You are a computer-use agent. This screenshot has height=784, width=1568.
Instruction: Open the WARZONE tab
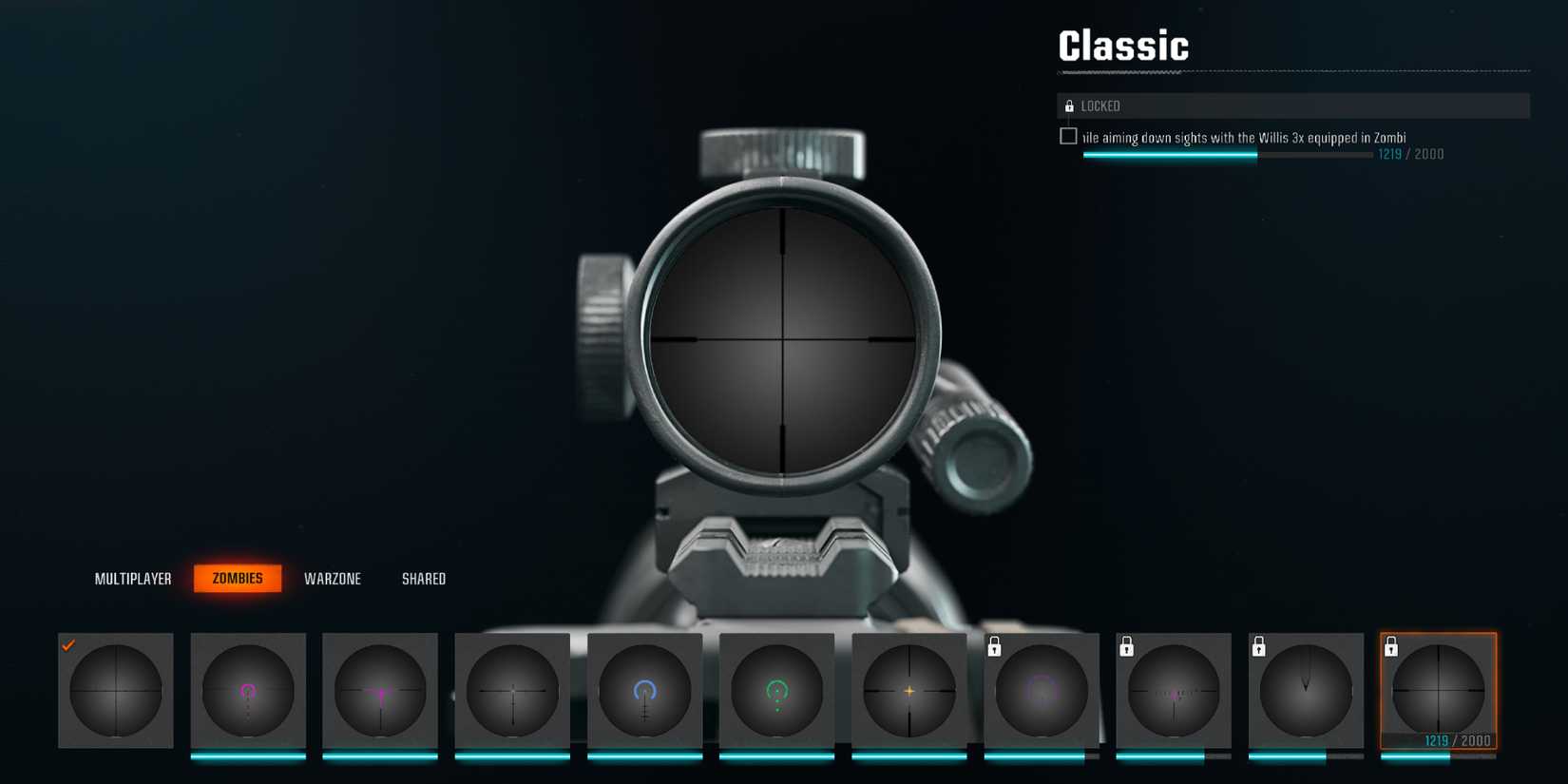tap(333, 578)
